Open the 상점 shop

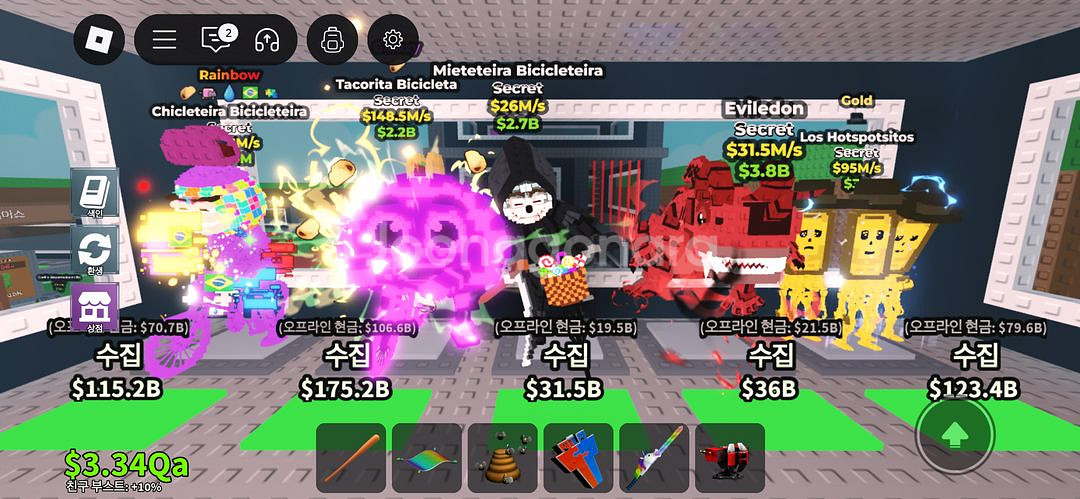[95, 307]
